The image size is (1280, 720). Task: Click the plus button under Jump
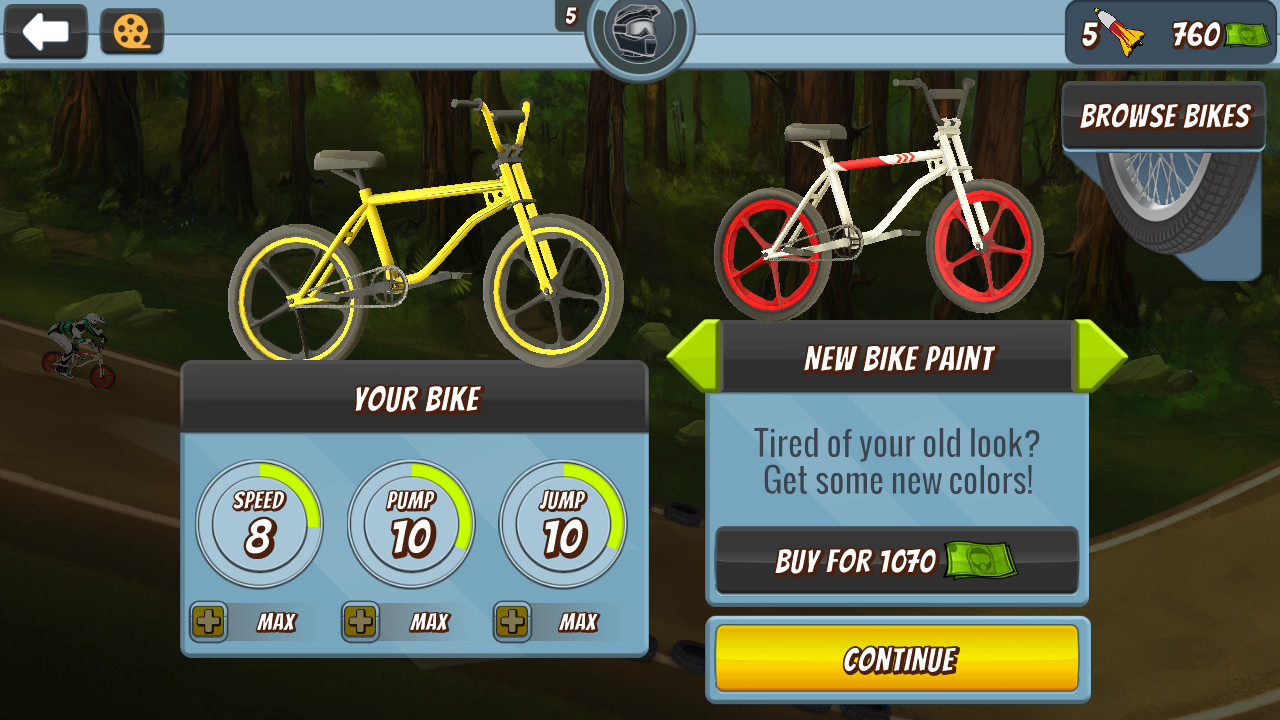512,622
